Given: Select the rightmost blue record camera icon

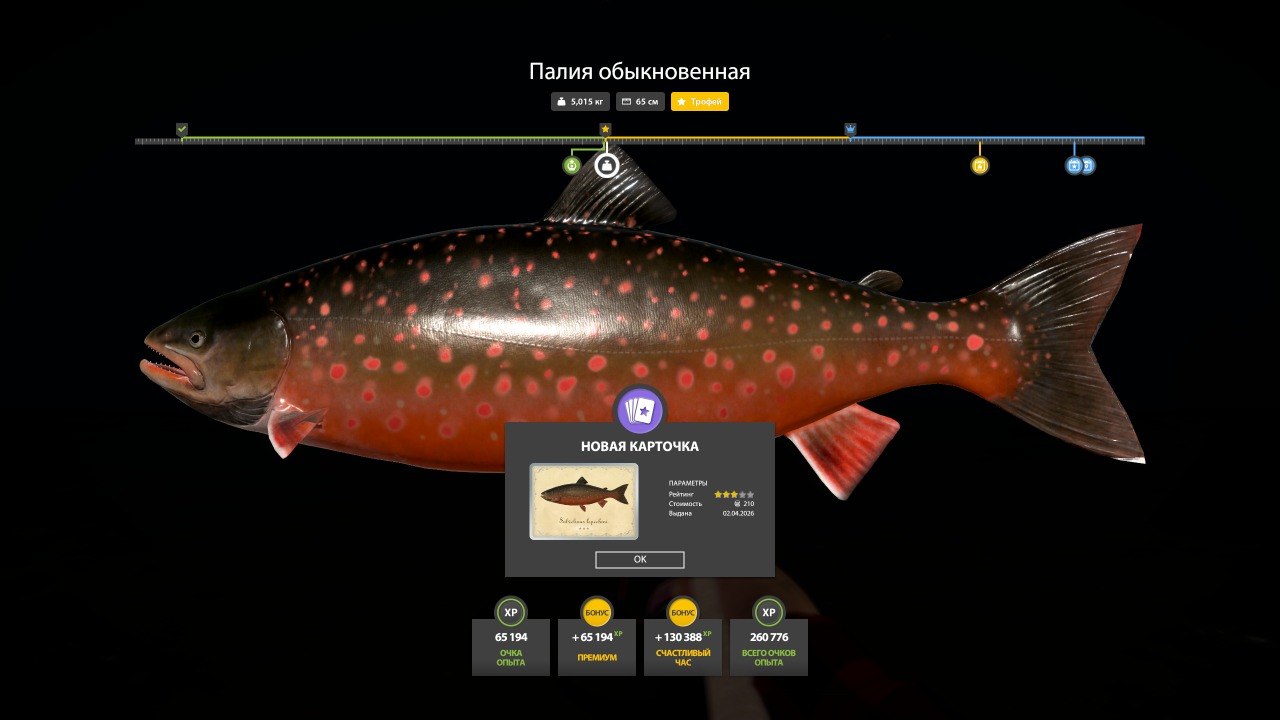Looking at the screenshot, I should click(x=1087, y=164).
